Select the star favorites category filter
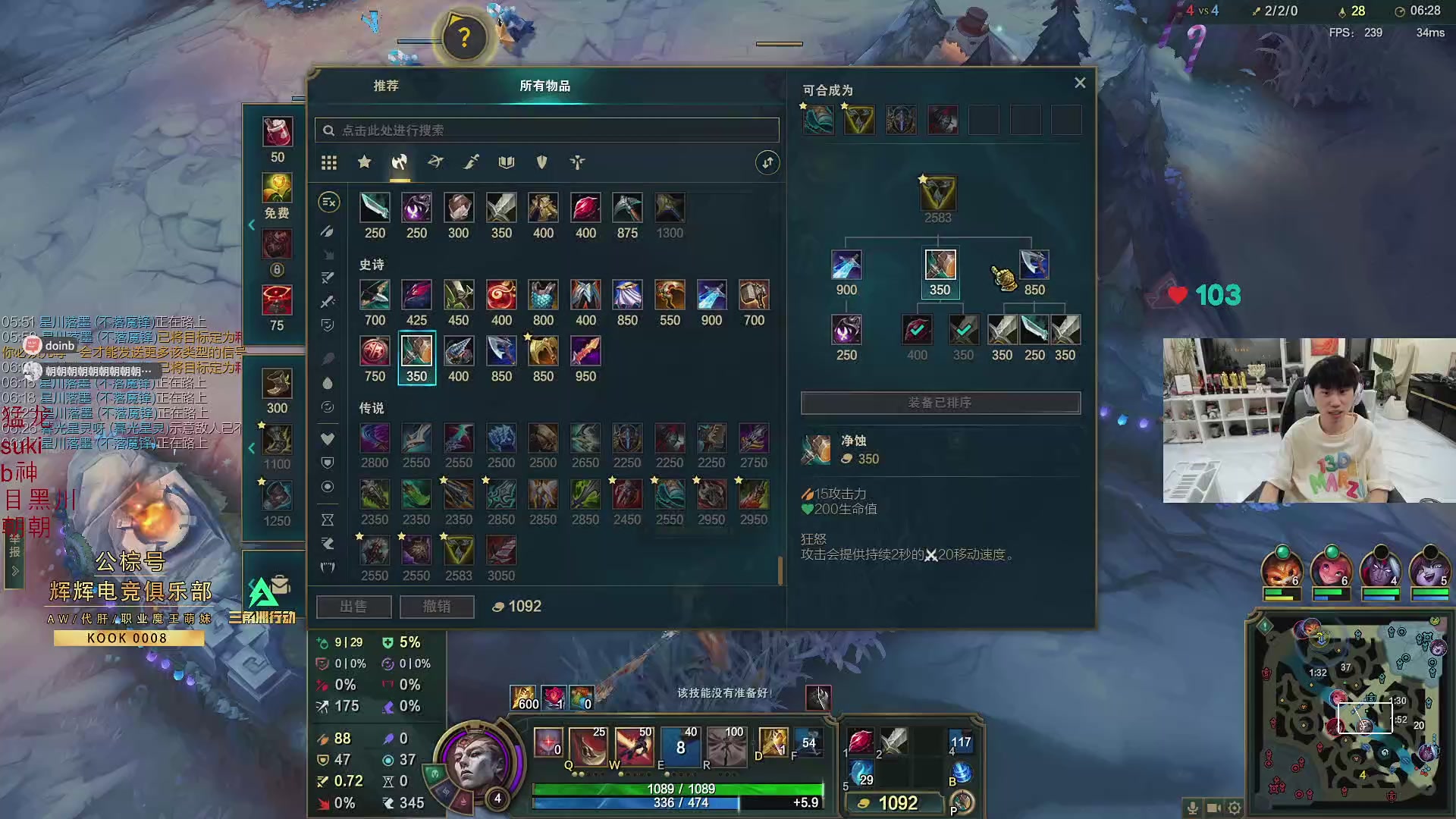 (365, 162)
